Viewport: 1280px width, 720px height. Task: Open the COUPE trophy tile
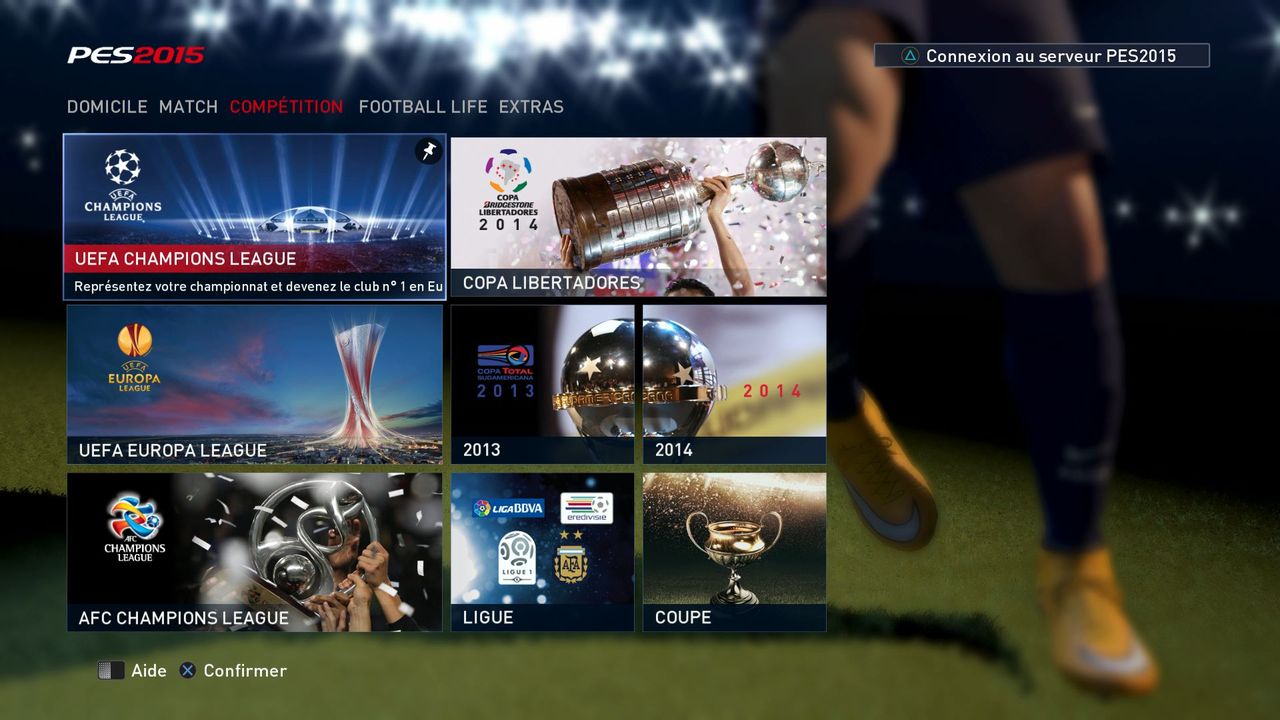(x=735, y=552)
